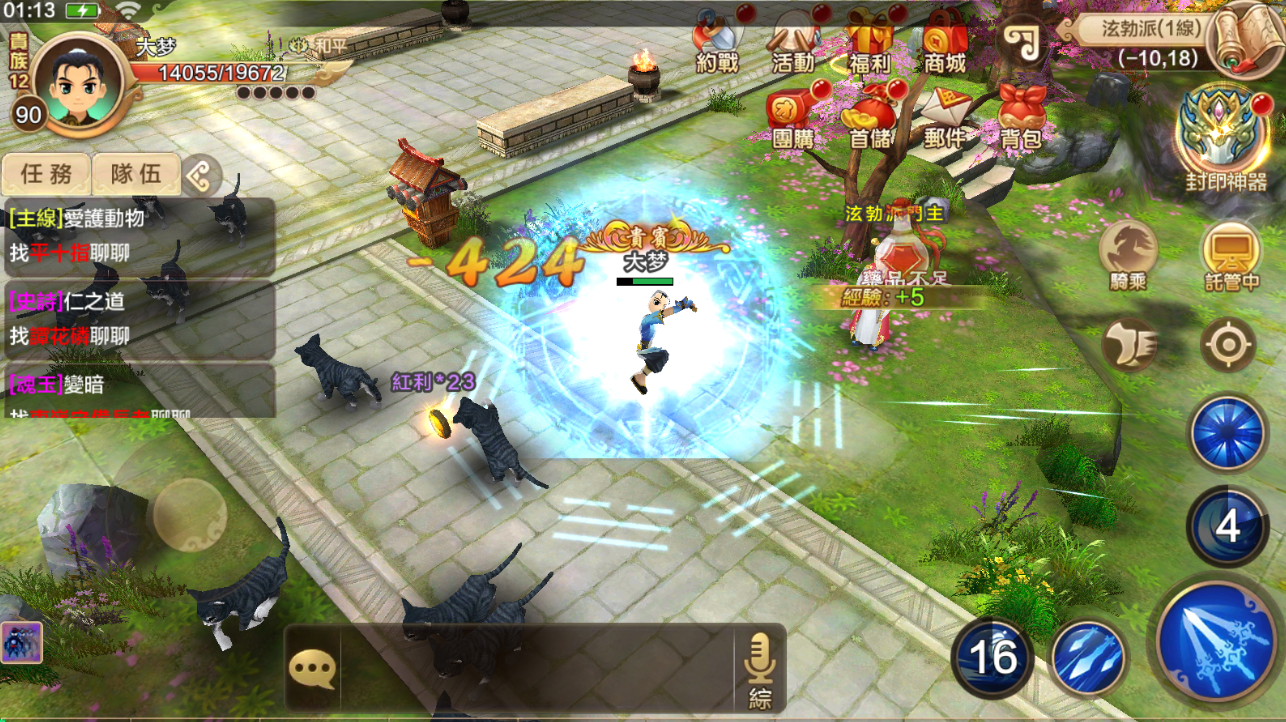Open the 背包 backpack inventory
The height and width of the screenshot is (722, 1286).
(x=1020, y=116)
